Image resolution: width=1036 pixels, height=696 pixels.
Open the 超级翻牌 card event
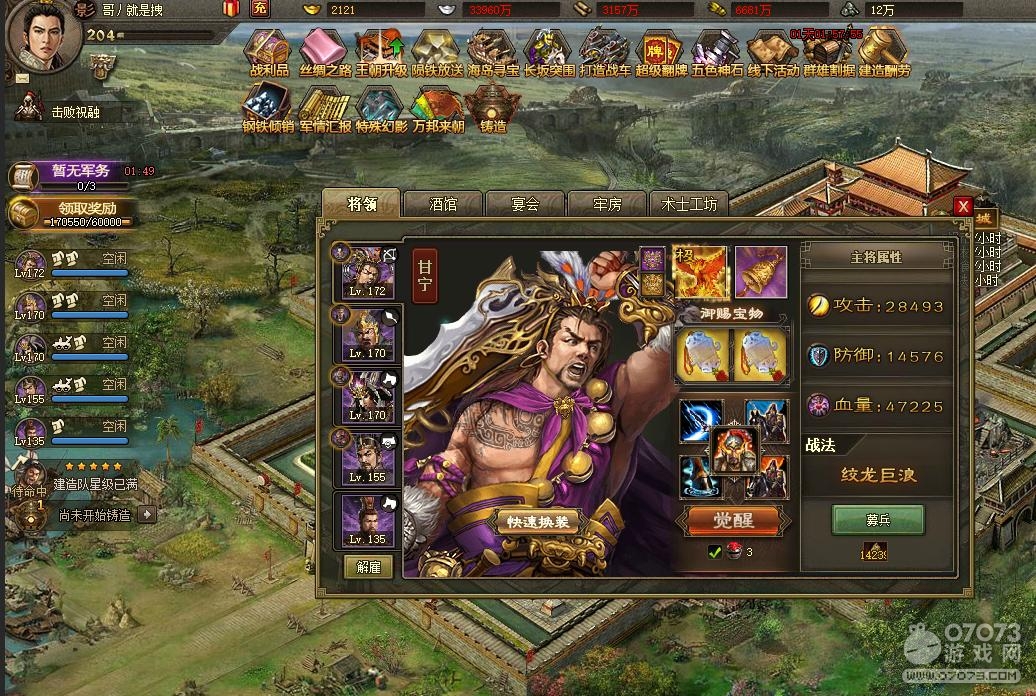click(661, 52)
